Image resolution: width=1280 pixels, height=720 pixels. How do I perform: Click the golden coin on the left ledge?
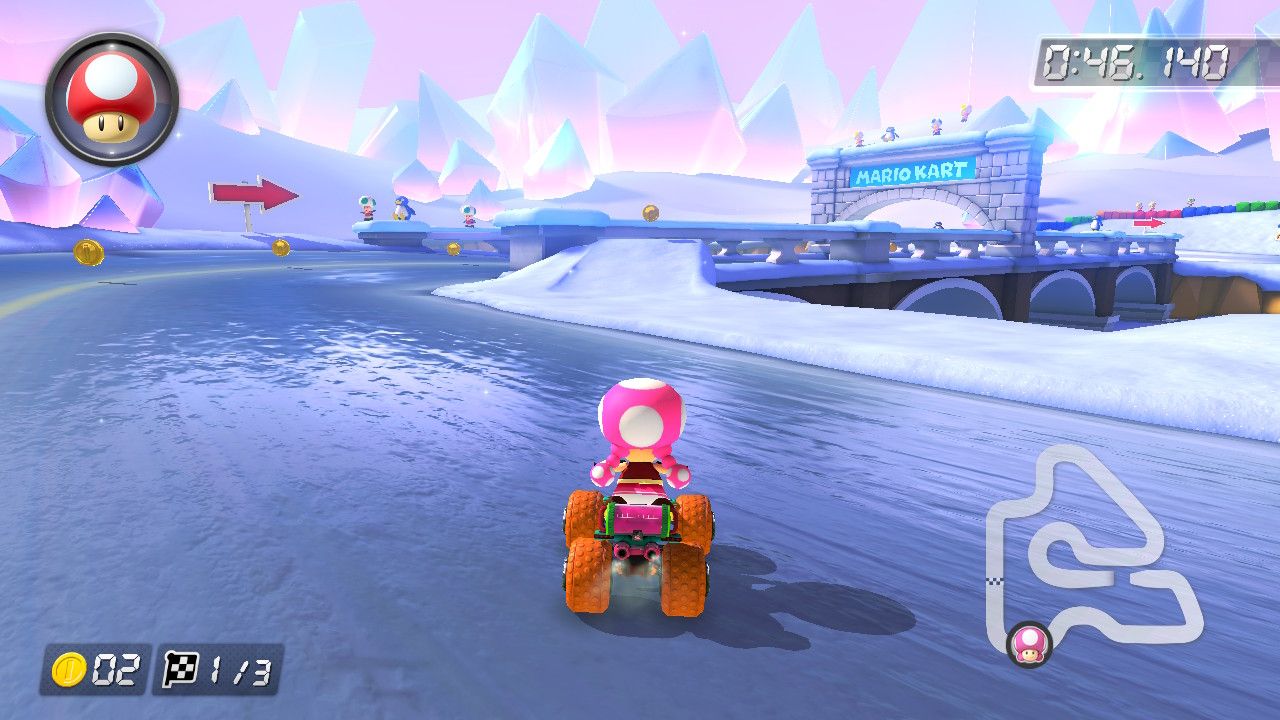pyautogui.click(x=88, y=251)
